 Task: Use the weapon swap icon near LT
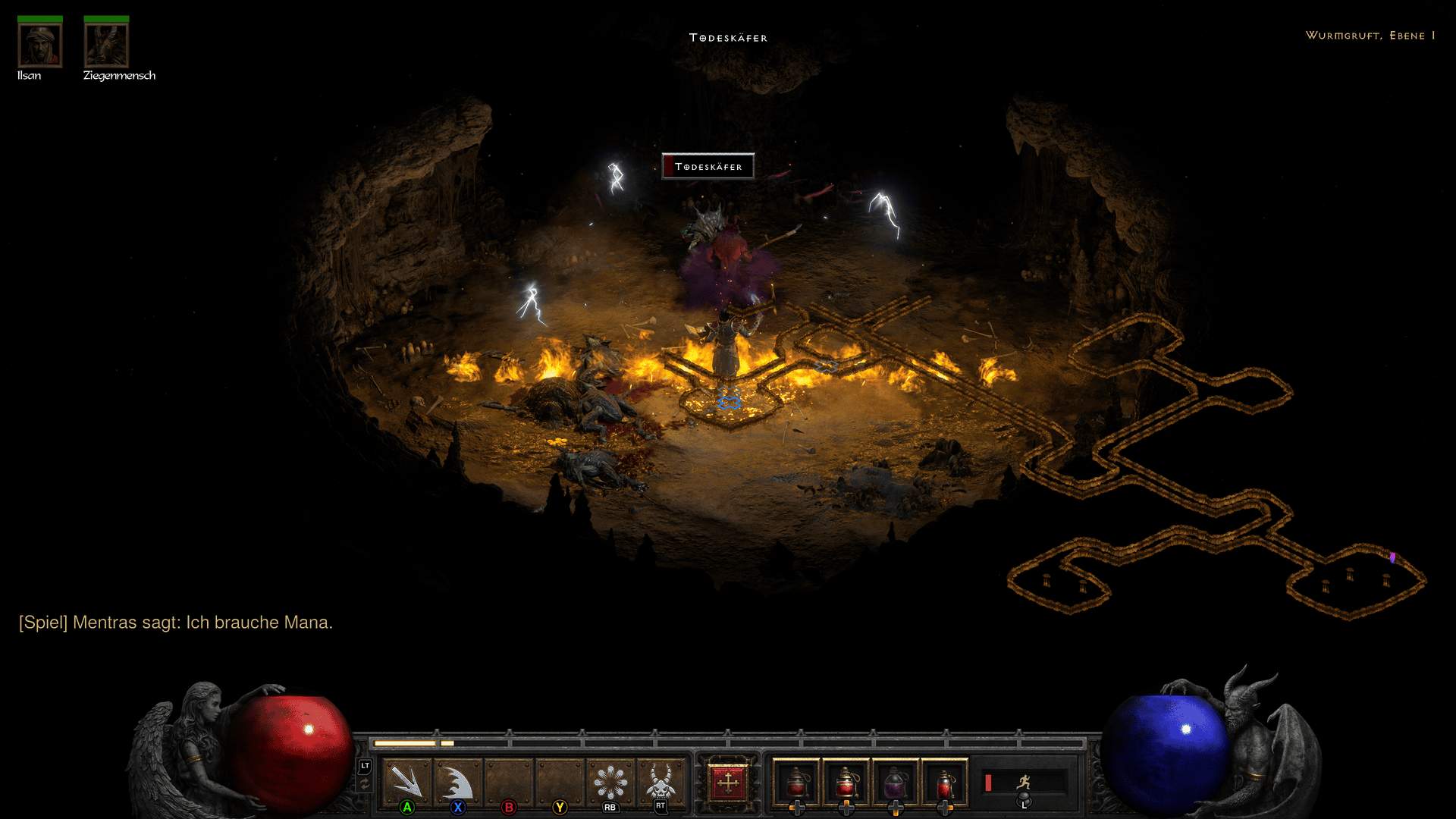(x=363, y=783)
